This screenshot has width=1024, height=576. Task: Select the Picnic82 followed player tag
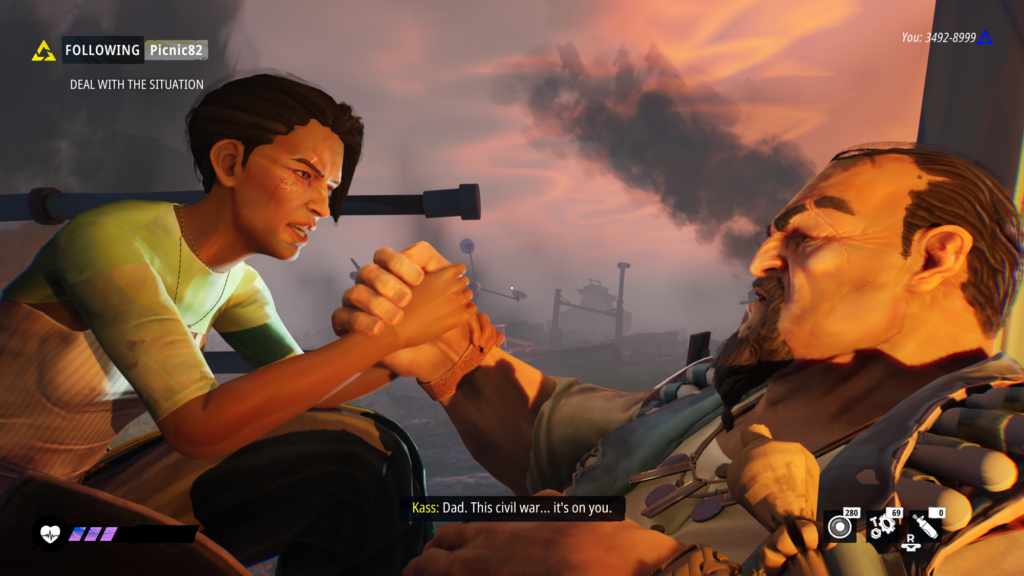coord(176,49)
